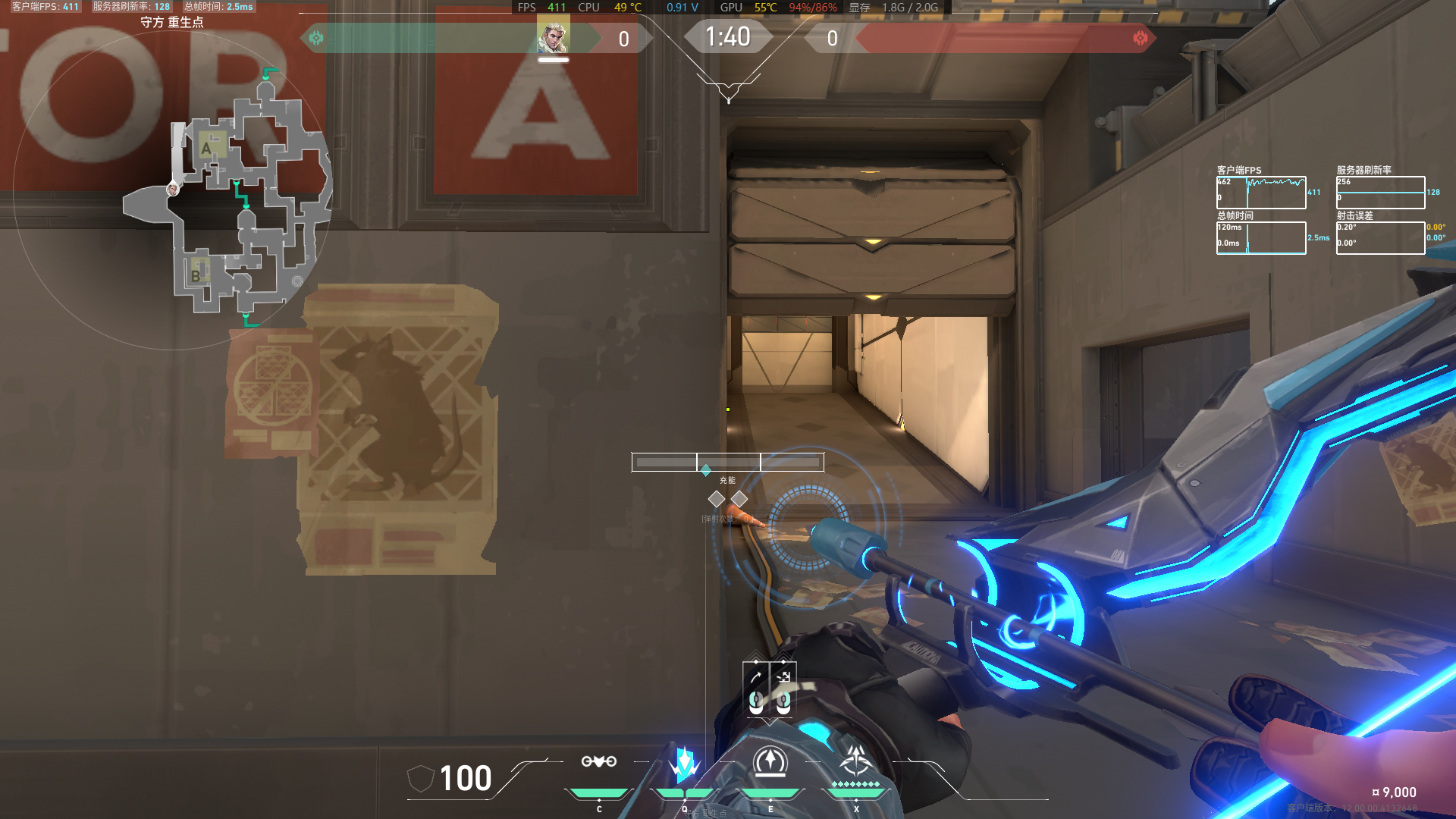Click the 射击误差 shooting error panel
Image resolution: width=1456 pixels, height=819 pixels.
tap(1380, 237)
